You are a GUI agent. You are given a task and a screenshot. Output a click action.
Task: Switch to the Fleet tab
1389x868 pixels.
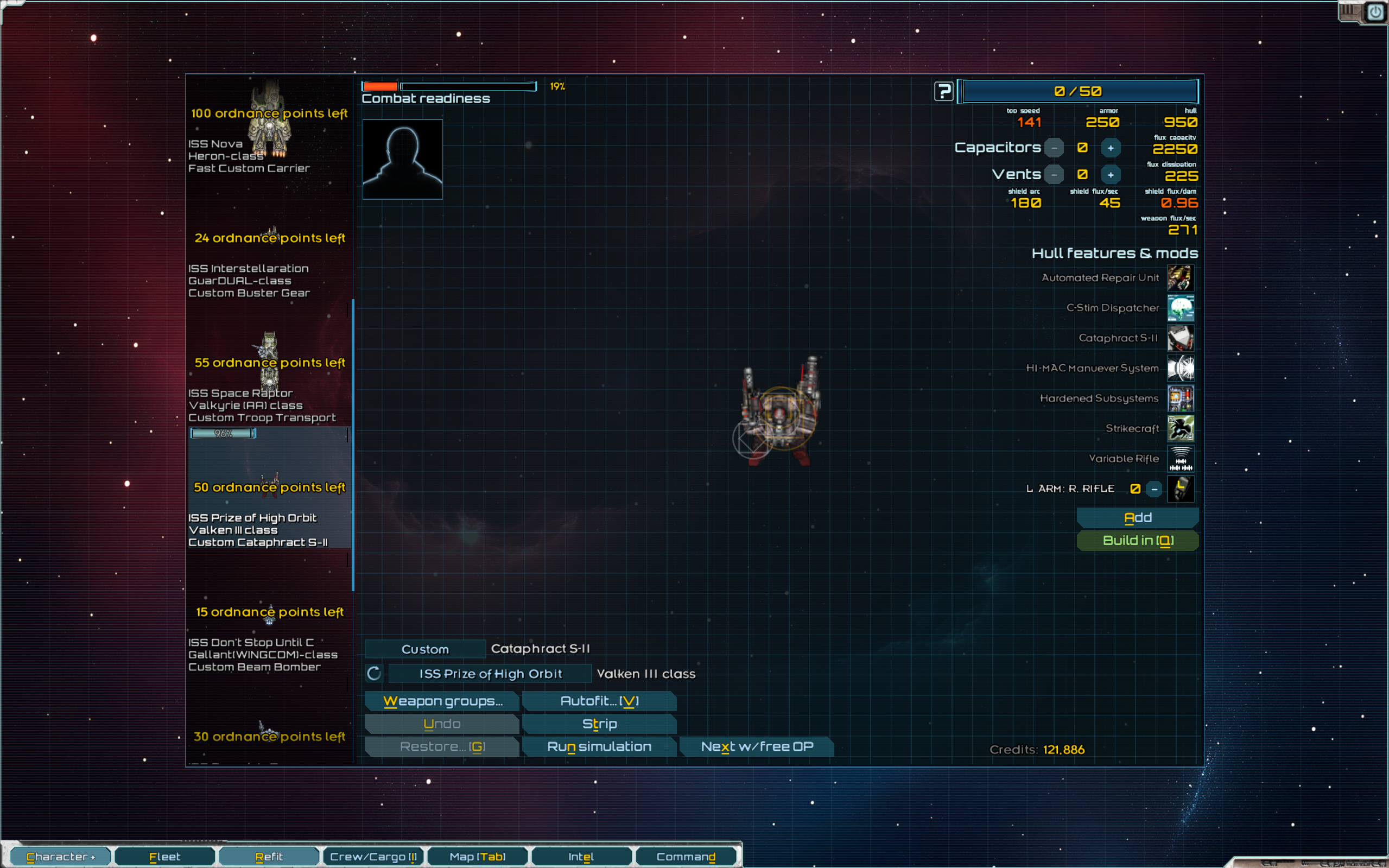pos(164,857)
